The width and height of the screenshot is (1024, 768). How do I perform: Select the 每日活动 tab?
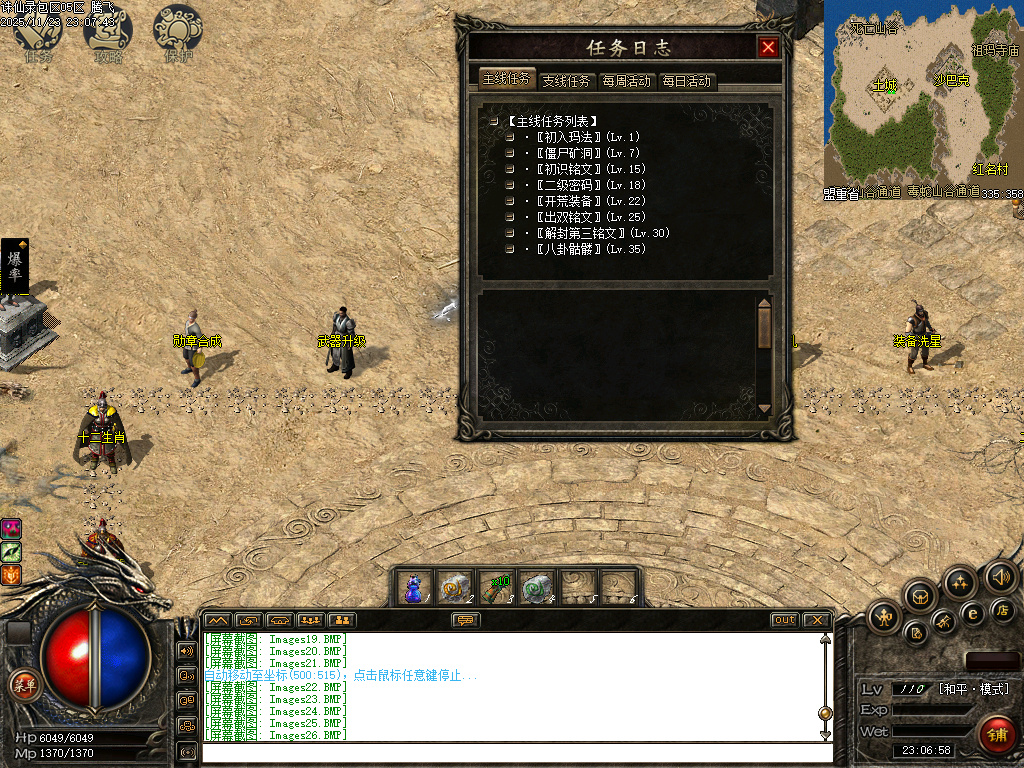[x=686, y=81]
